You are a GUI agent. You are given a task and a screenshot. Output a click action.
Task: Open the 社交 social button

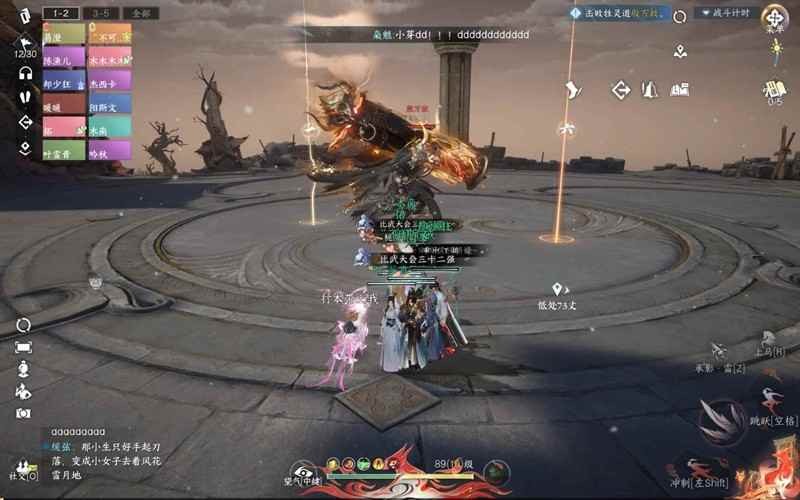(x=22, y=469)
